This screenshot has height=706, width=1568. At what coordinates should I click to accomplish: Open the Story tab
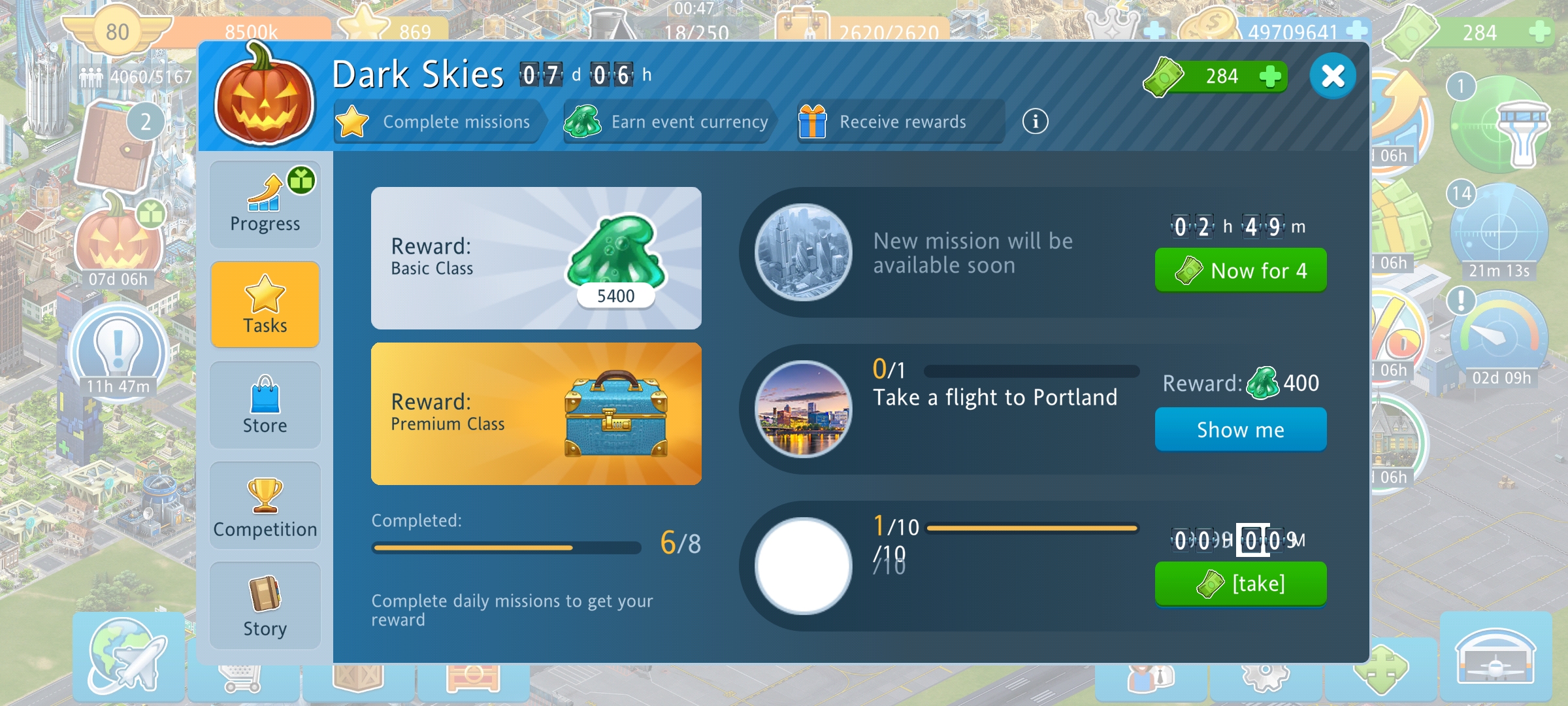click(x=265, y=606)
